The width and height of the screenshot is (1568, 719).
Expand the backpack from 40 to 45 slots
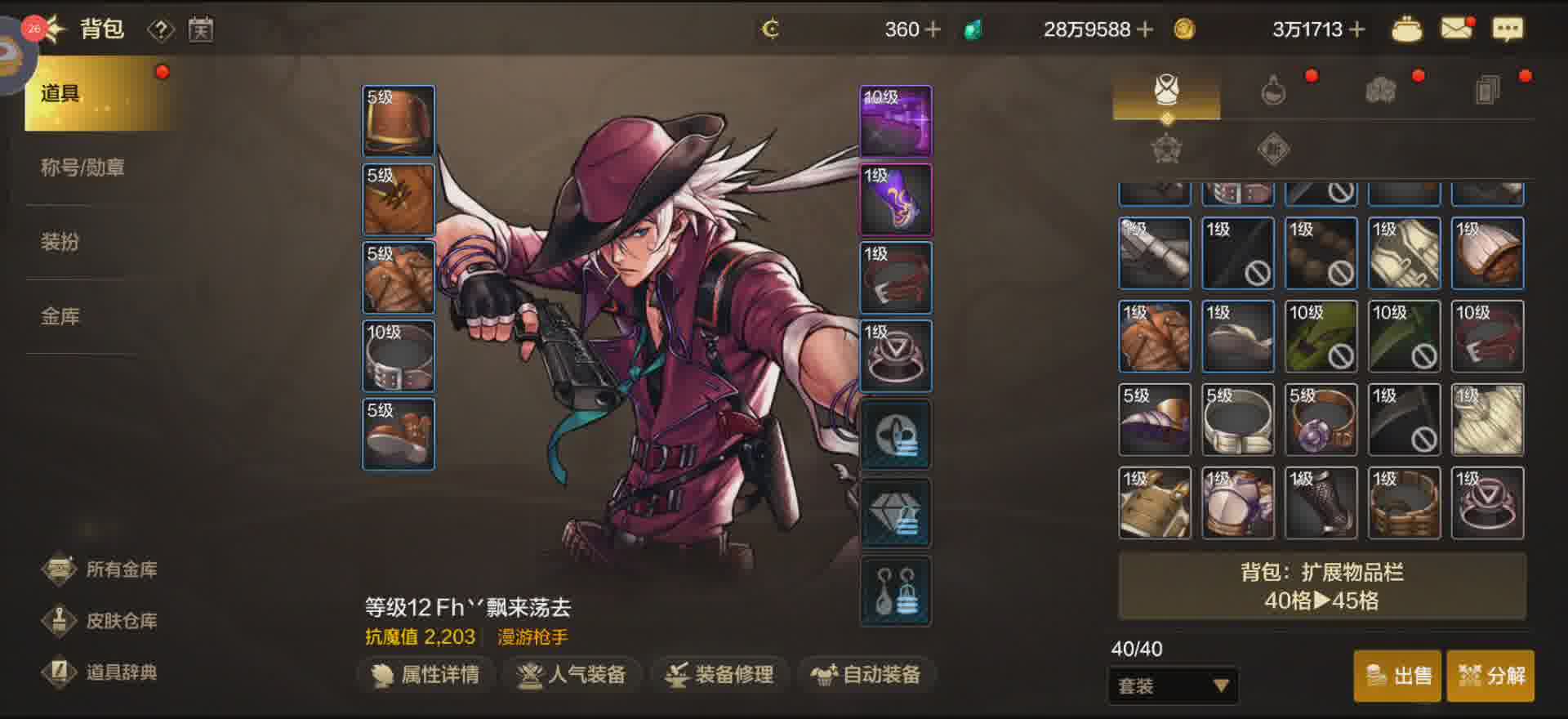pyautogui.click(x=1321, y=587)
